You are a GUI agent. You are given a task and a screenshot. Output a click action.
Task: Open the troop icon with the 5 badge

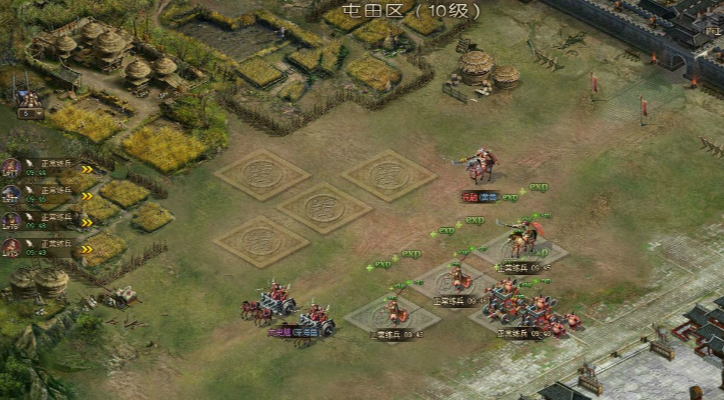tap(30, 102)
